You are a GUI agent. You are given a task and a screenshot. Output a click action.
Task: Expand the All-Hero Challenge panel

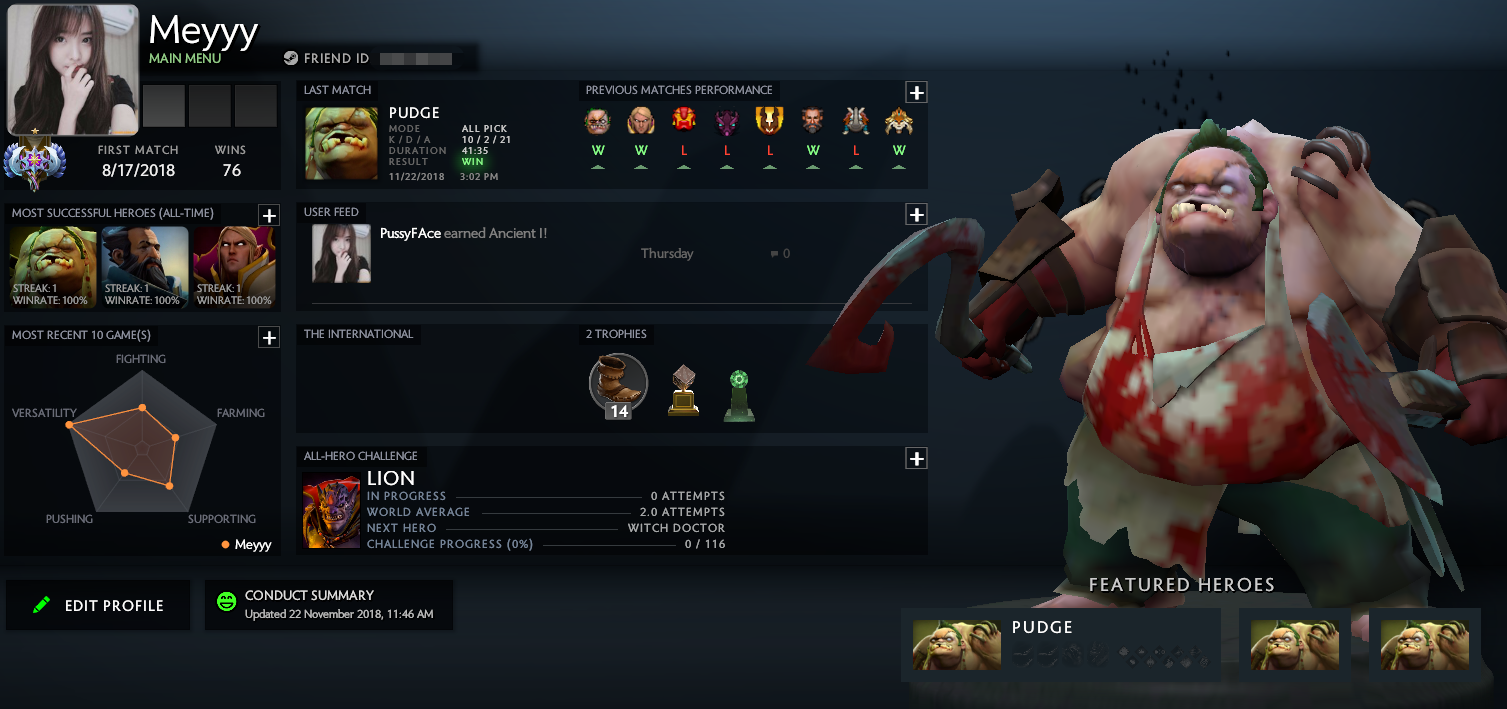coord(916,459)
